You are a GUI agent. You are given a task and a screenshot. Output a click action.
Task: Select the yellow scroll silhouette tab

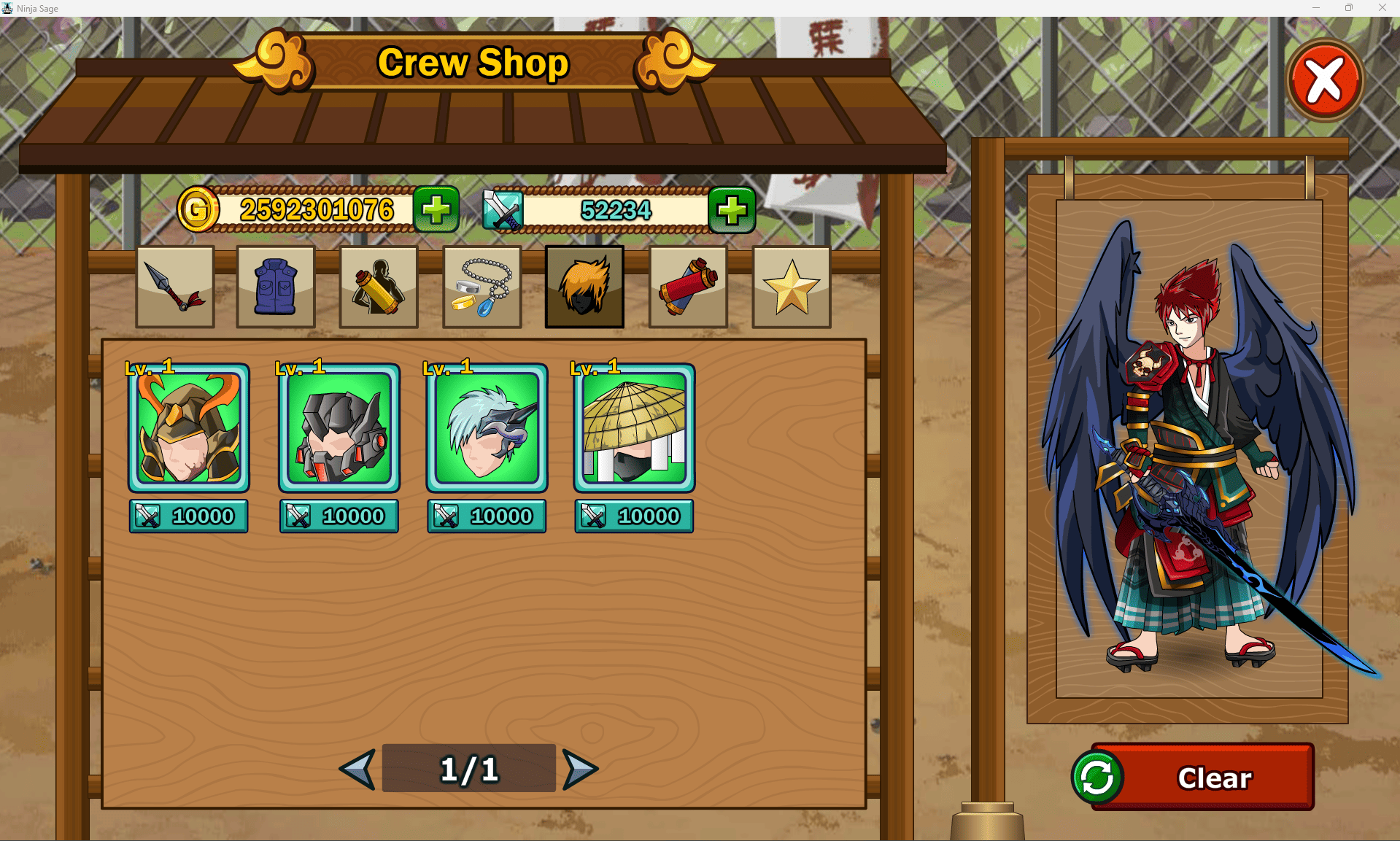click(x=379, y=287)
